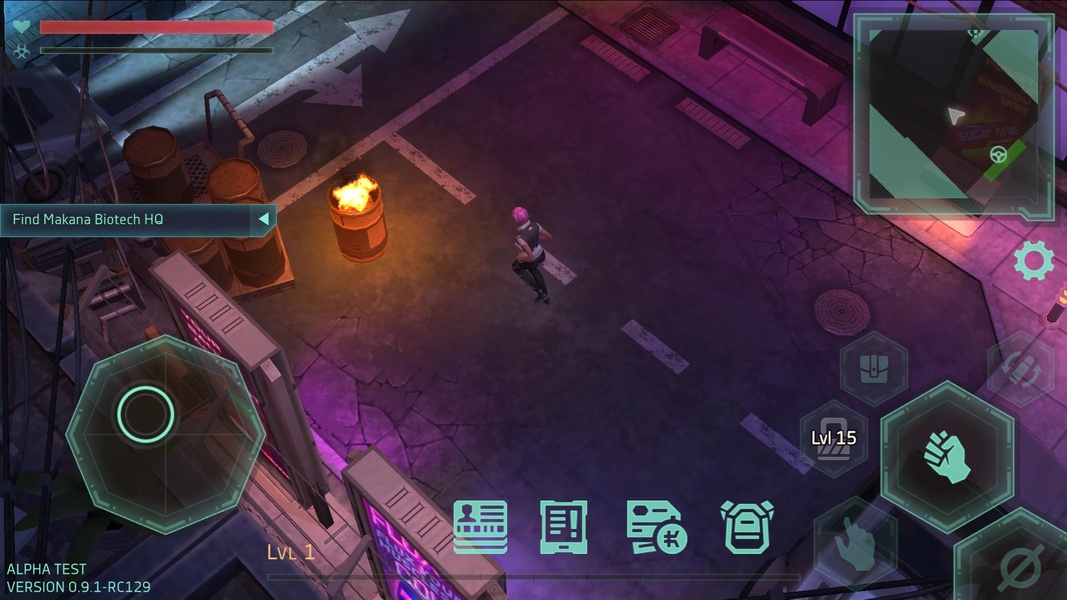The width and height of the screenshot is (1067, 600).
Task: Open the character ID card menu
Action: click(x=480, y=527)
